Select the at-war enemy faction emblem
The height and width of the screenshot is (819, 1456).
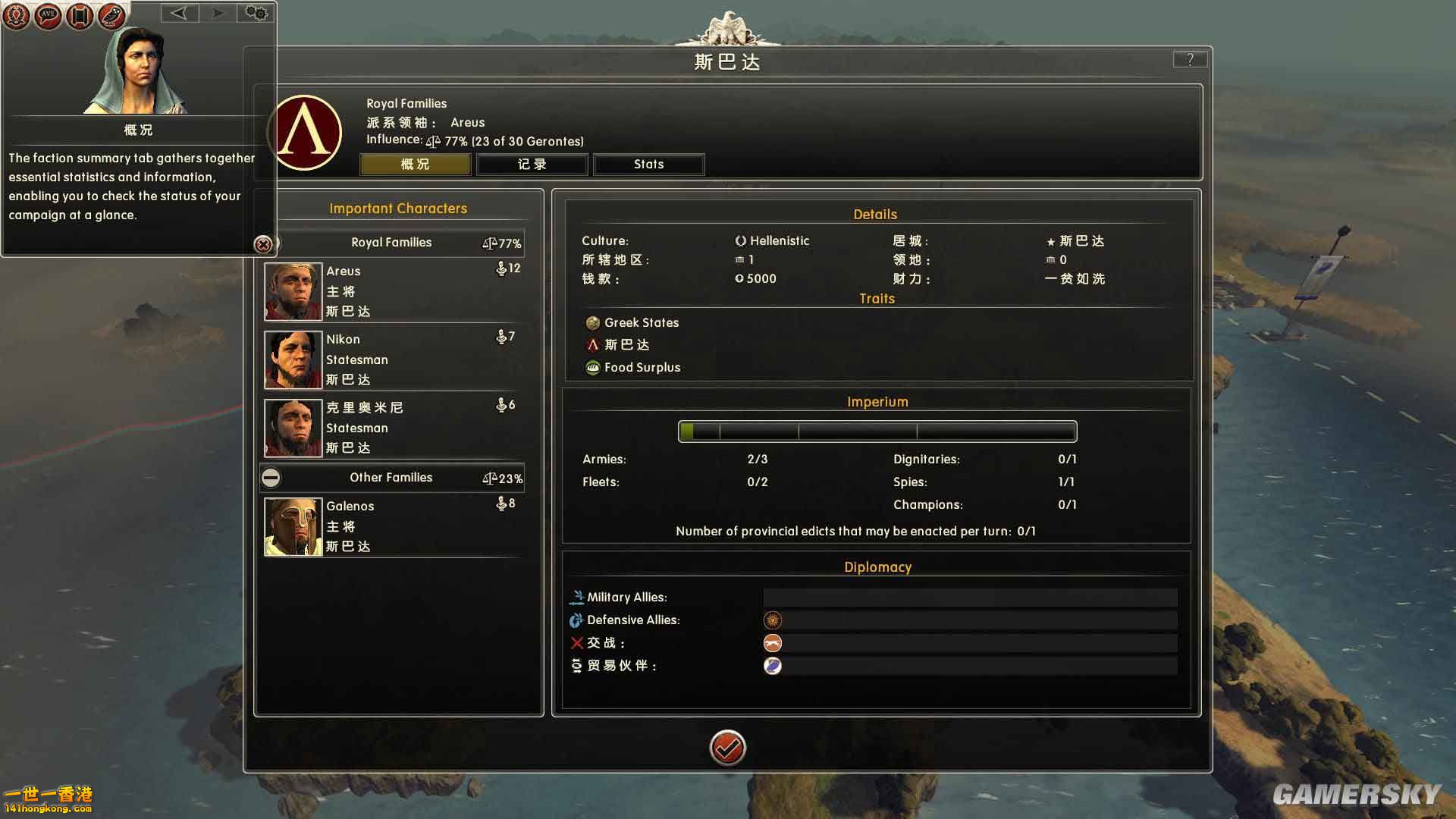point(772,643)
